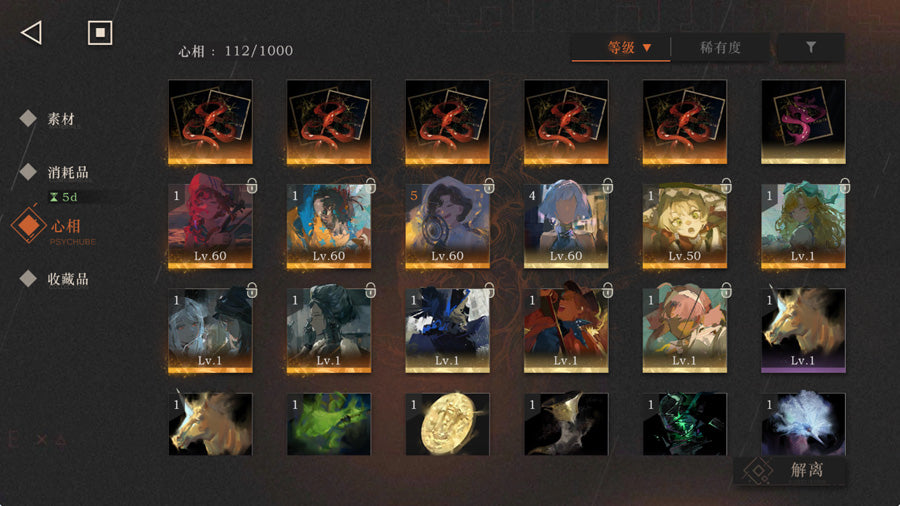This screenshot has width=900, height=506.
Task: Pick the pink-haired Lv.1 psychube
Action: point(684,330)
